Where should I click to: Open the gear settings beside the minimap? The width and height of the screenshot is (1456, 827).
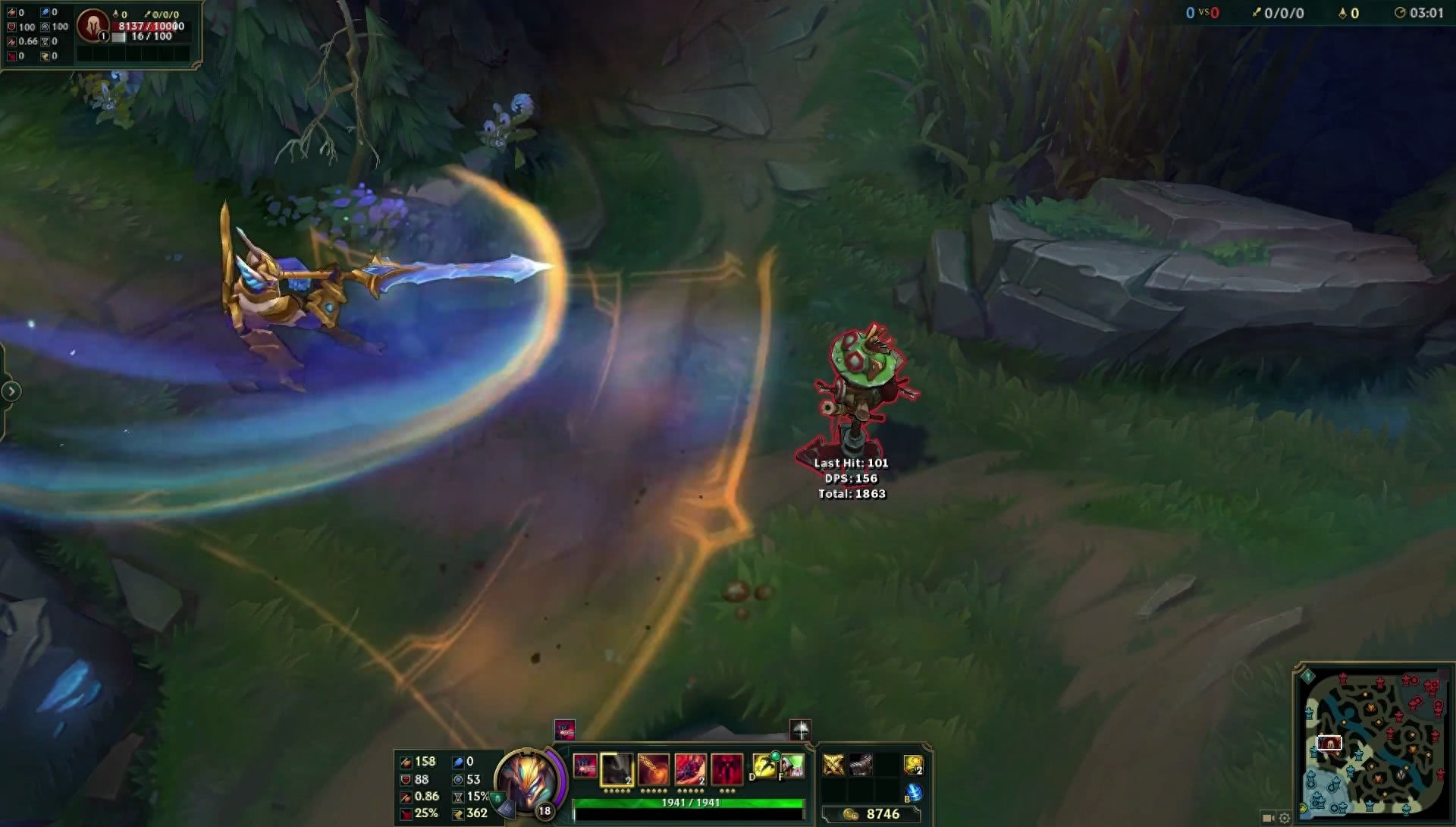coord(1284,818)
